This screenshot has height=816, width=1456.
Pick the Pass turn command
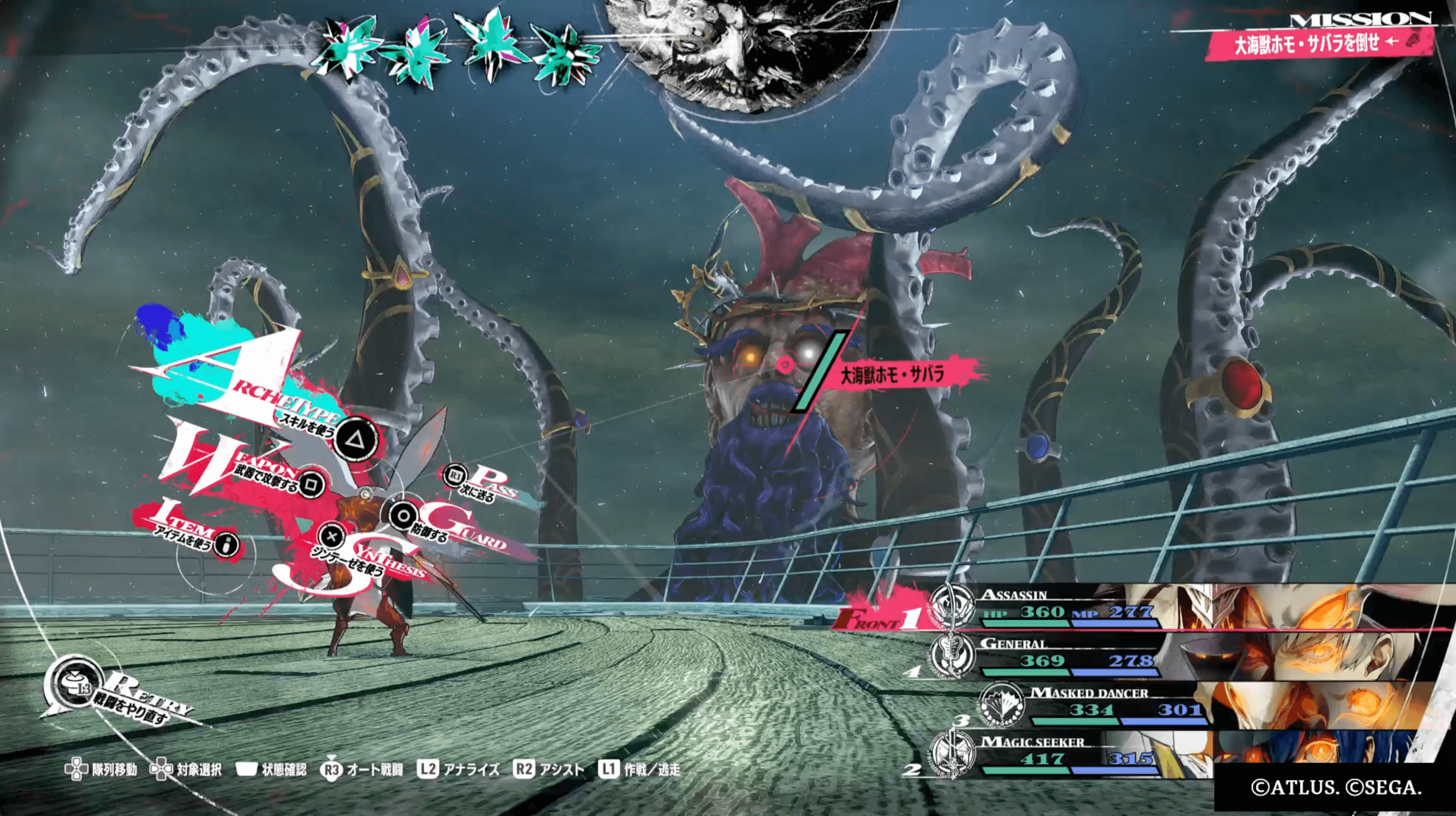[x=456, y=476]
